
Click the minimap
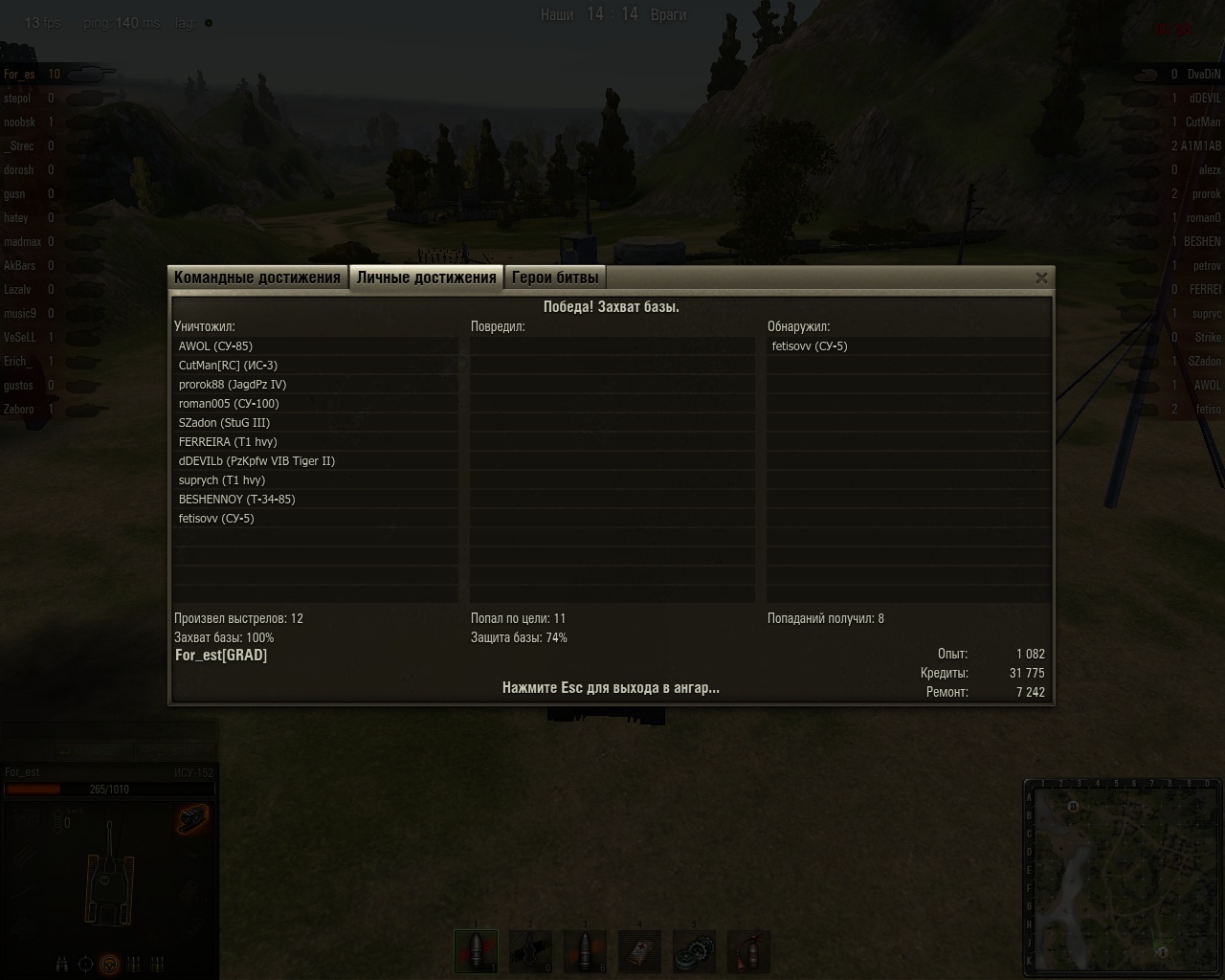[x=1125, y=879]
